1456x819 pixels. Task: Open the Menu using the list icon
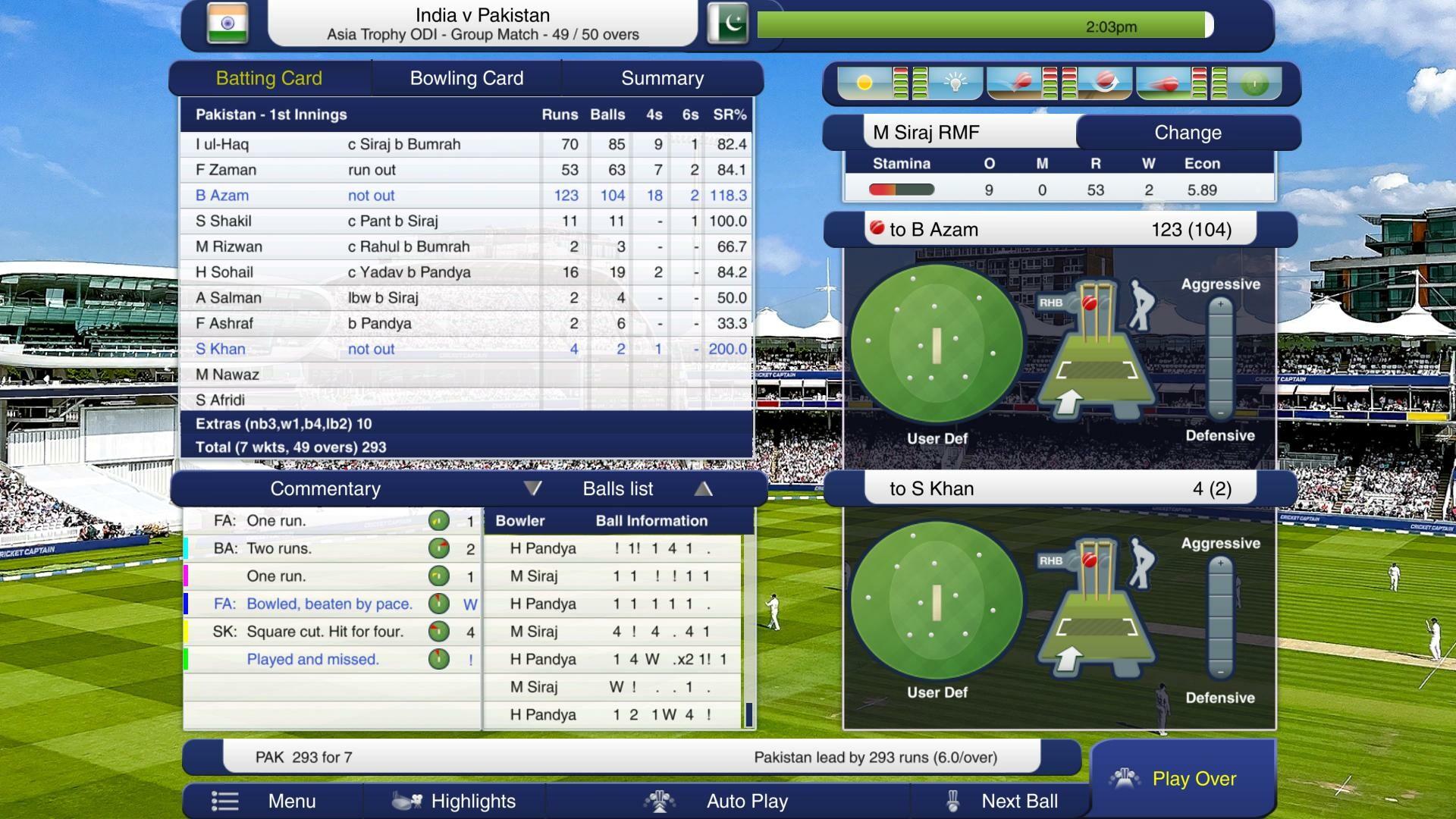pos(225,801)
